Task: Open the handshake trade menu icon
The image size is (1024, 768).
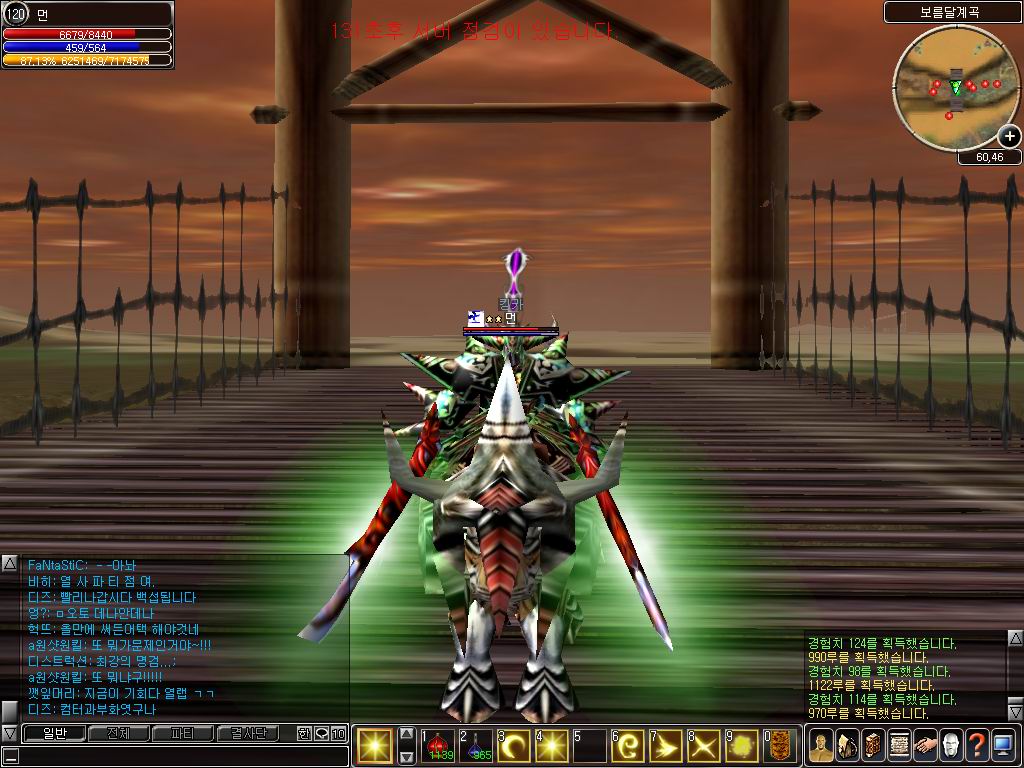Action: click(925, 746)
